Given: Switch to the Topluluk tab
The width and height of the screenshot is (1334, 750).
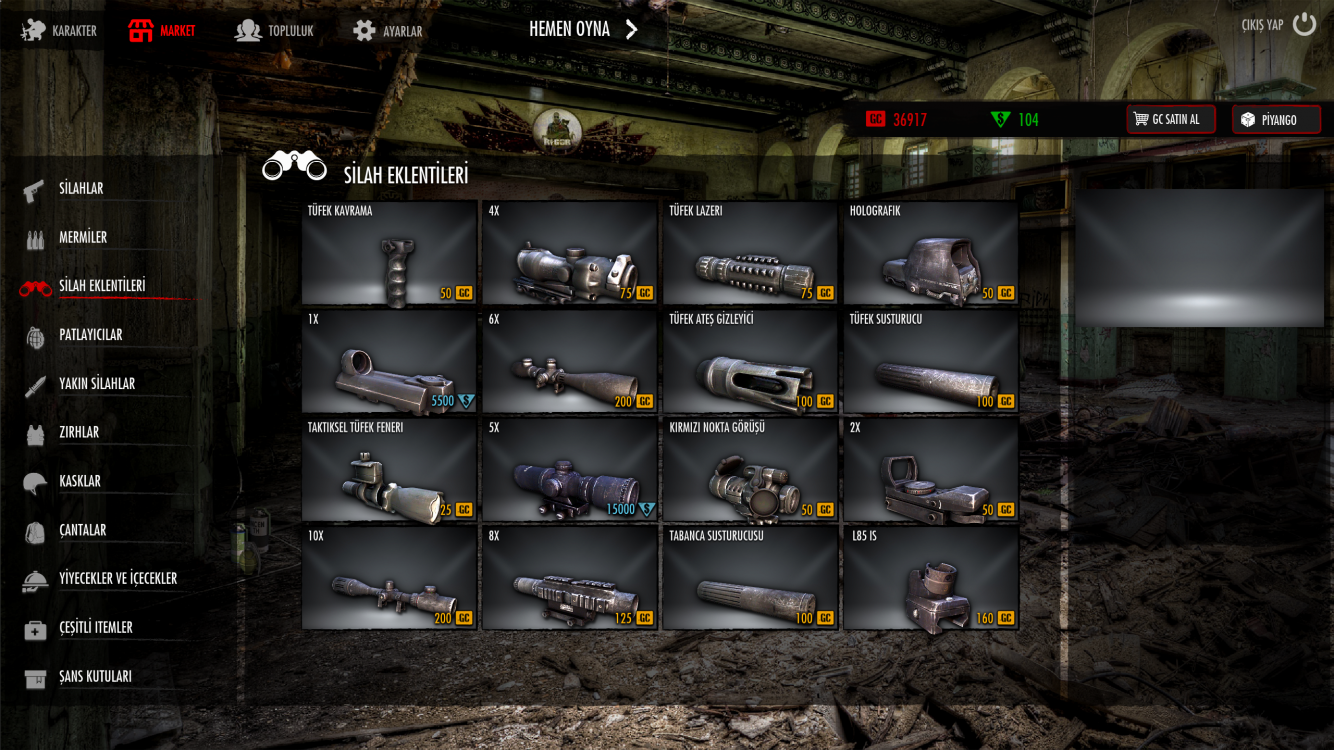Looking at the screenshot, I should pos(275,31).
